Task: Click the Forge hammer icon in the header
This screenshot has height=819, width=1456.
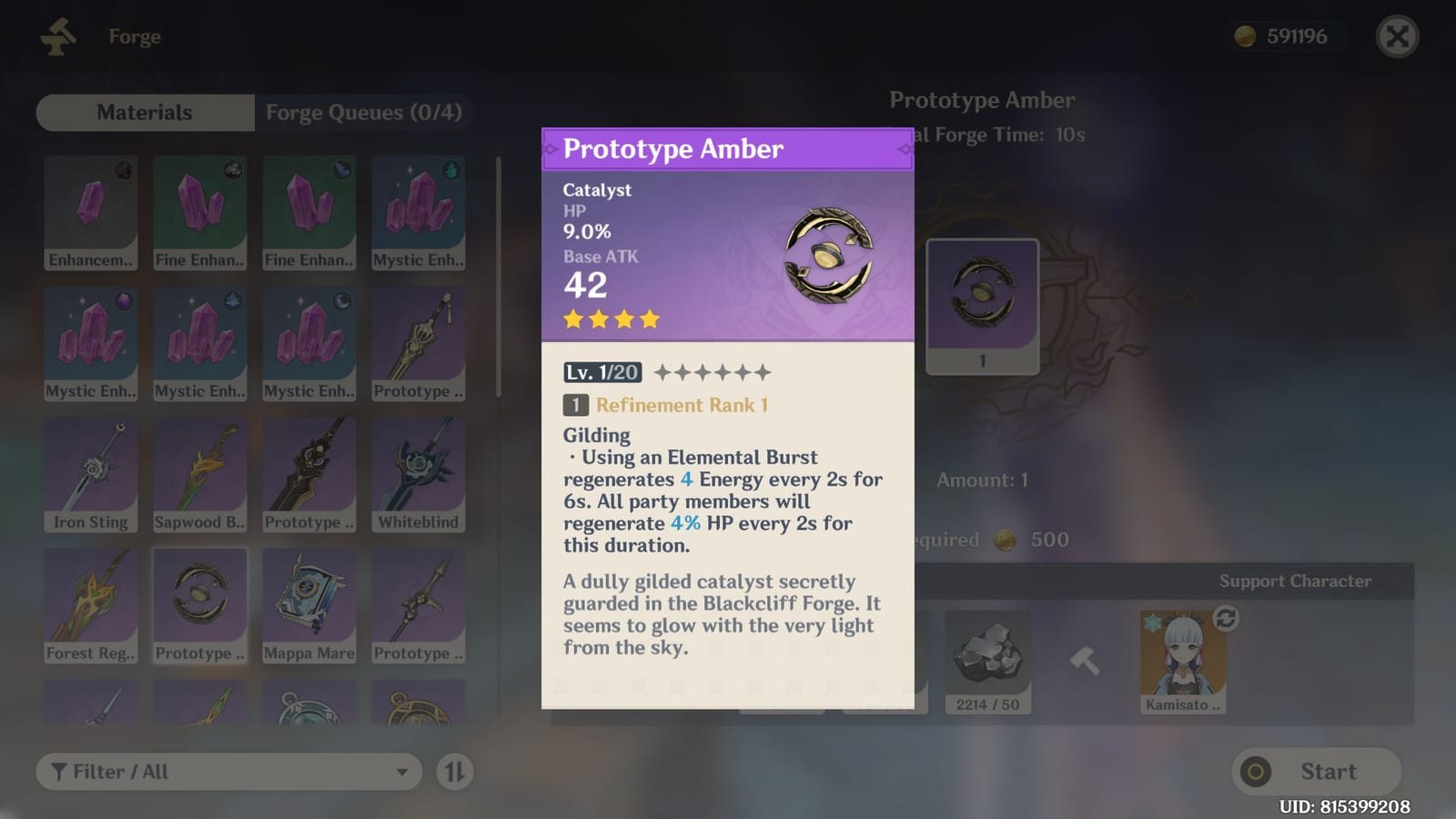Action: [x=56, y=35]
